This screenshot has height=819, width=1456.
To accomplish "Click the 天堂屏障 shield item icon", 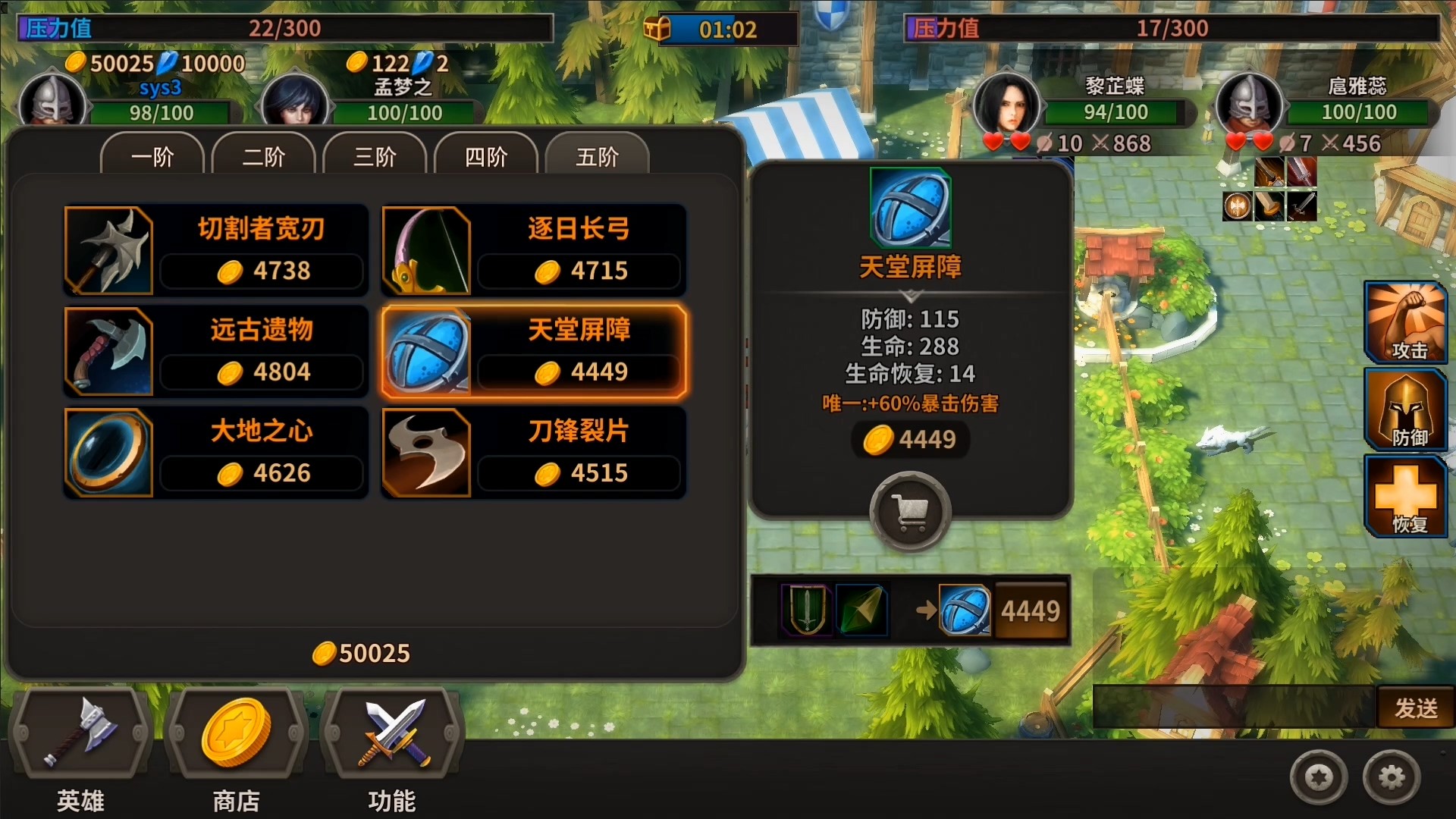I will [427, 351].
